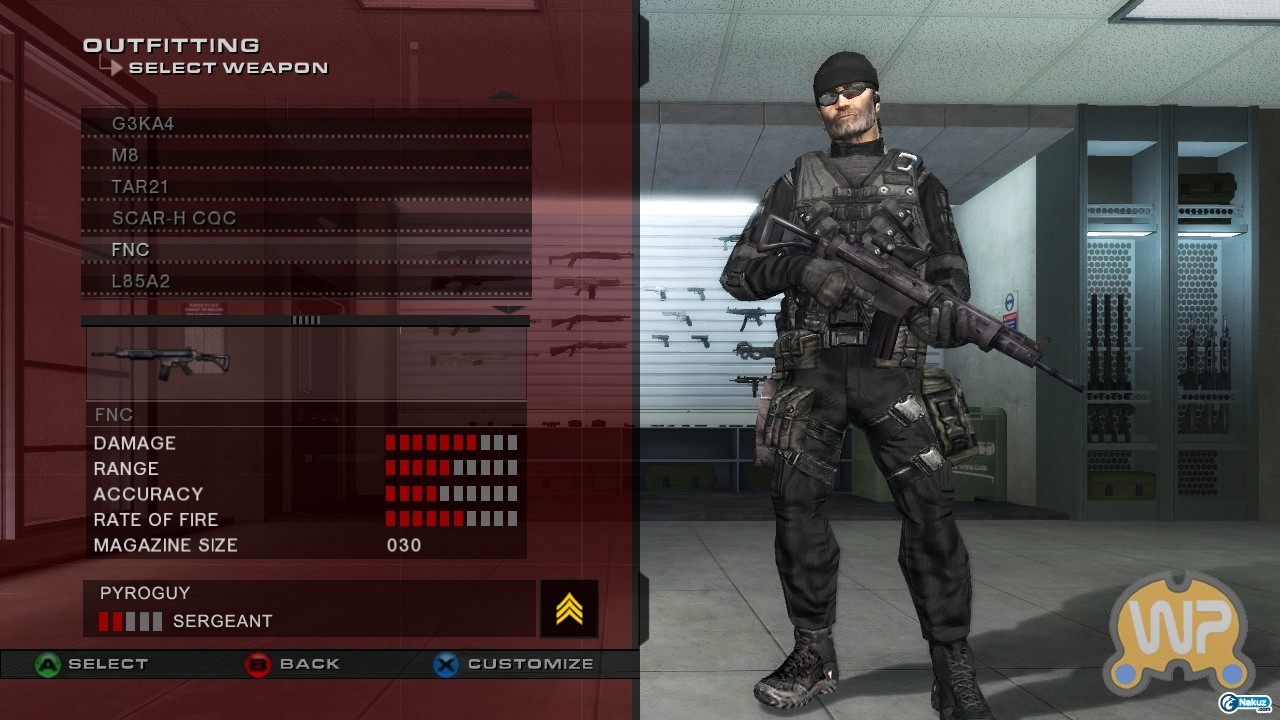This screenshot has width=1280, height=720.
Task: Select the G3KA4 weapon entry
Action: pyautogui.click(x=305, y=124)
